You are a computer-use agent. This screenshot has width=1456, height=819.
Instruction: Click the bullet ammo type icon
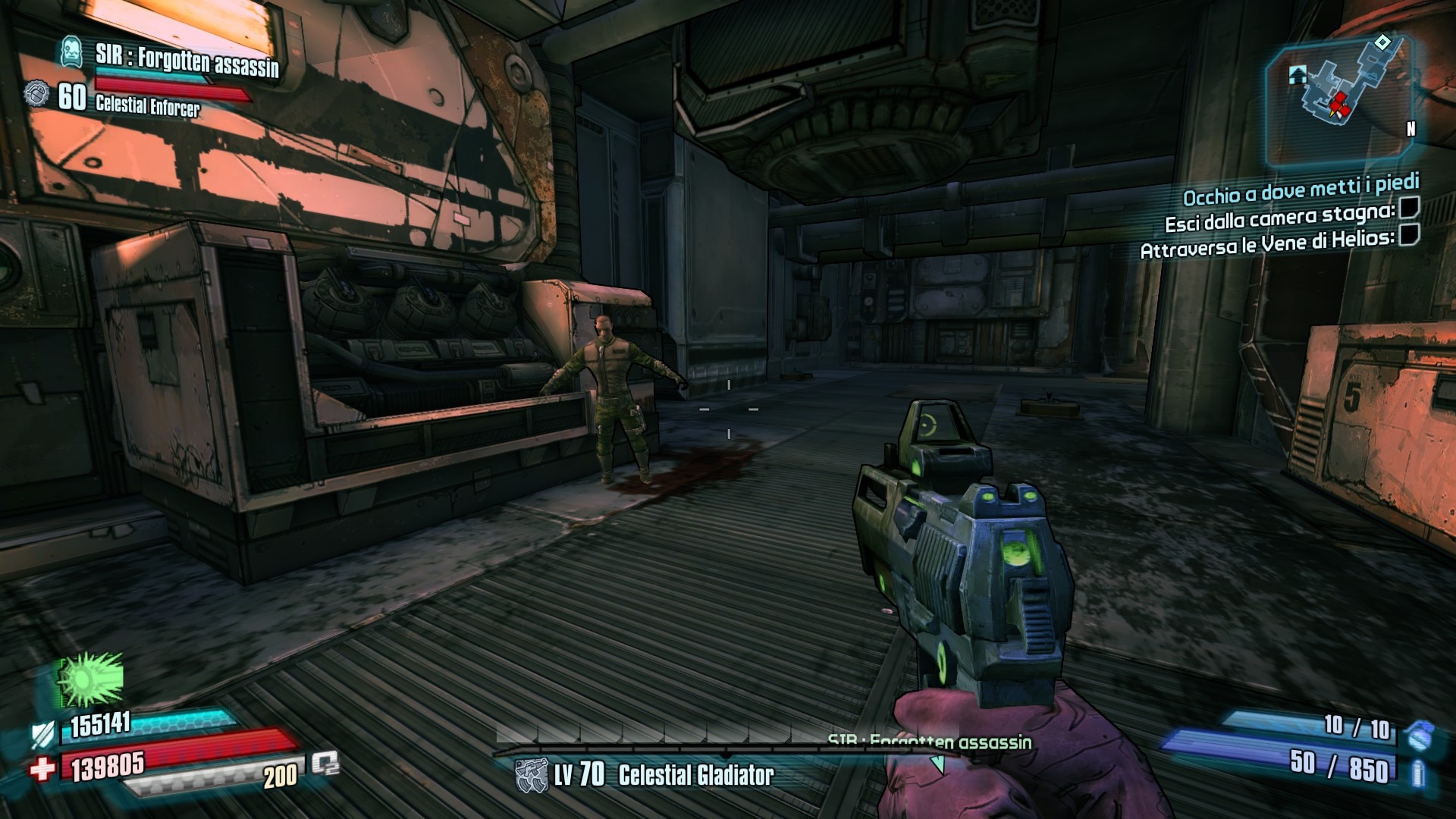pos(1417,773)
